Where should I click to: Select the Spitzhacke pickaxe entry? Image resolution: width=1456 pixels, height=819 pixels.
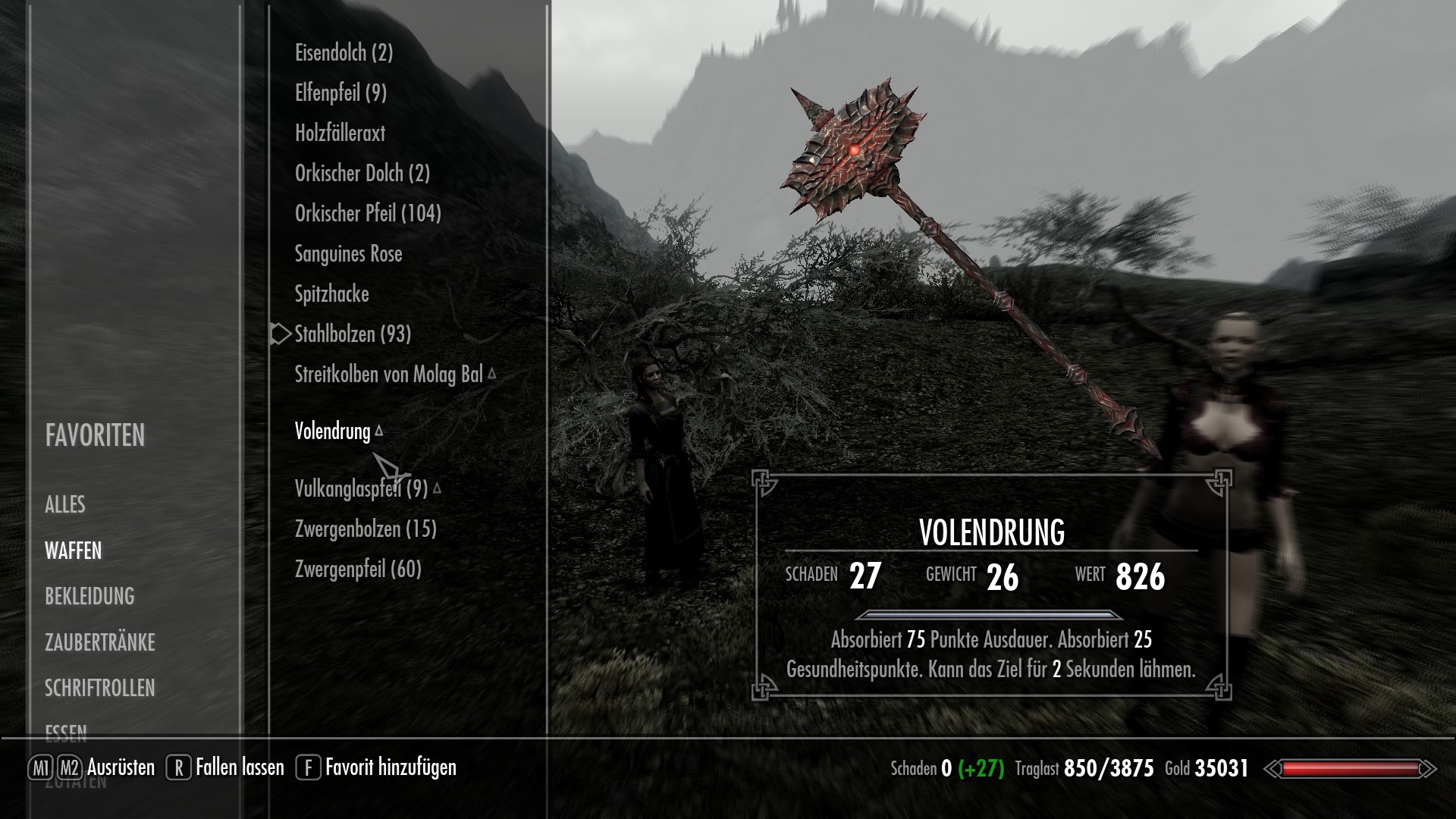[x=331, y=293]
